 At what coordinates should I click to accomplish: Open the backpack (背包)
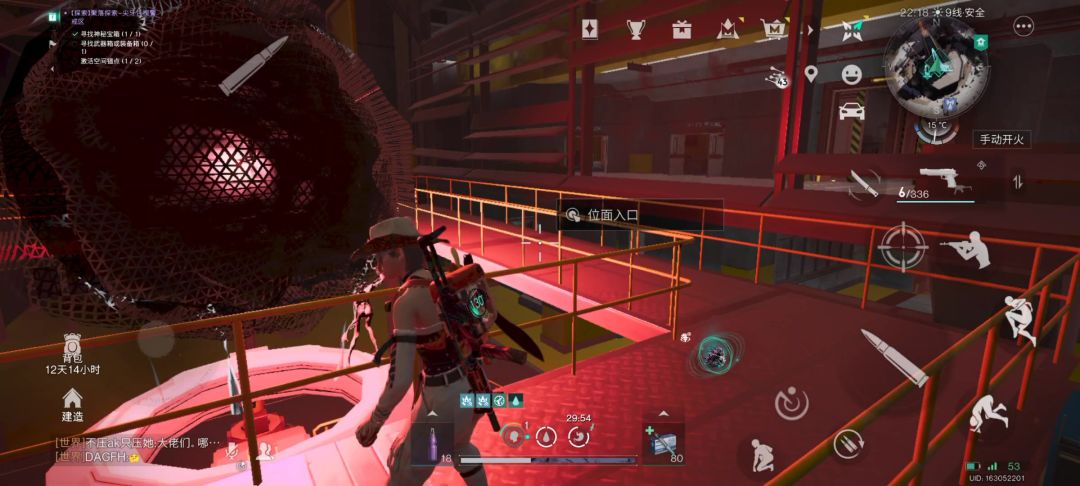[x=72, y=345]
